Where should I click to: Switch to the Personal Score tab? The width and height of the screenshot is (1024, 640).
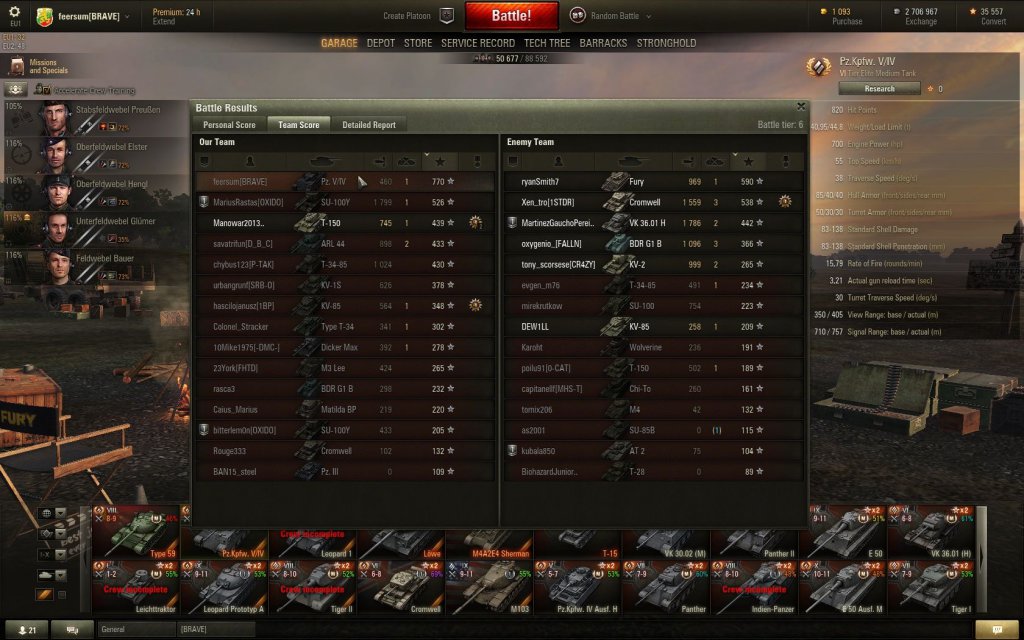[229, 125]
